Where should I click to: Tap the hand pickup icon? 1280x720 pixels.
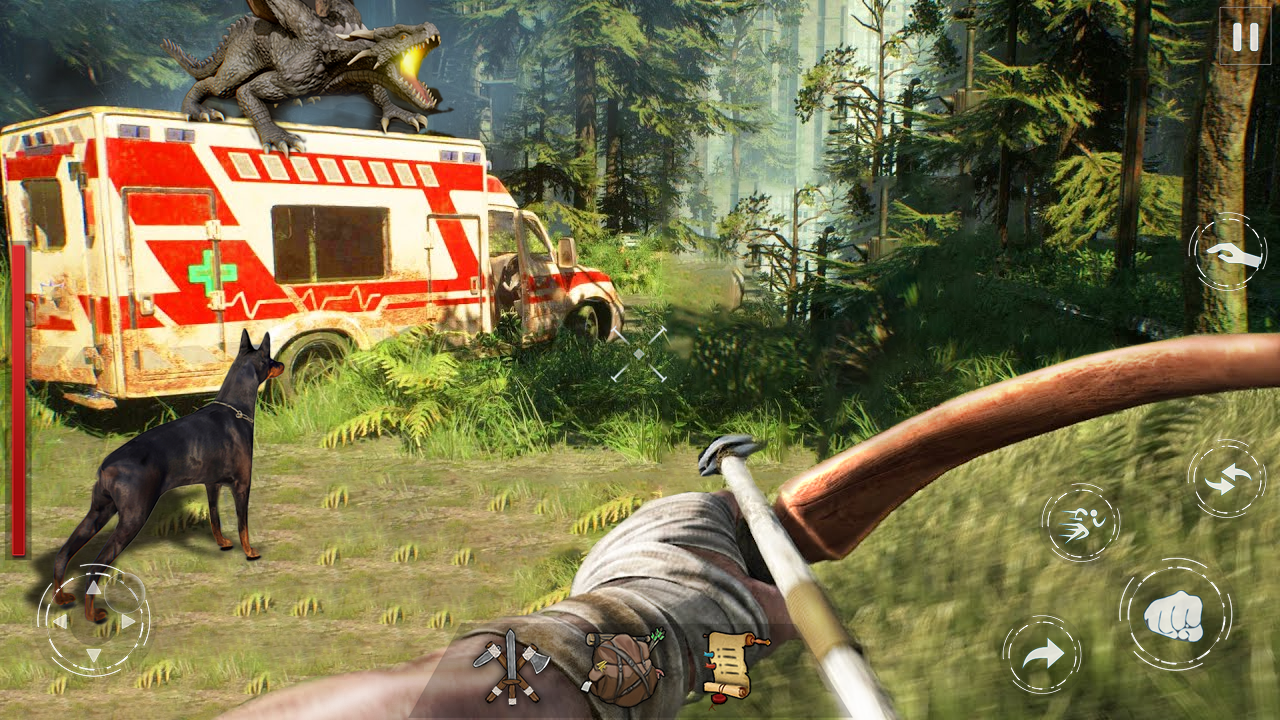pos(1227,253)
